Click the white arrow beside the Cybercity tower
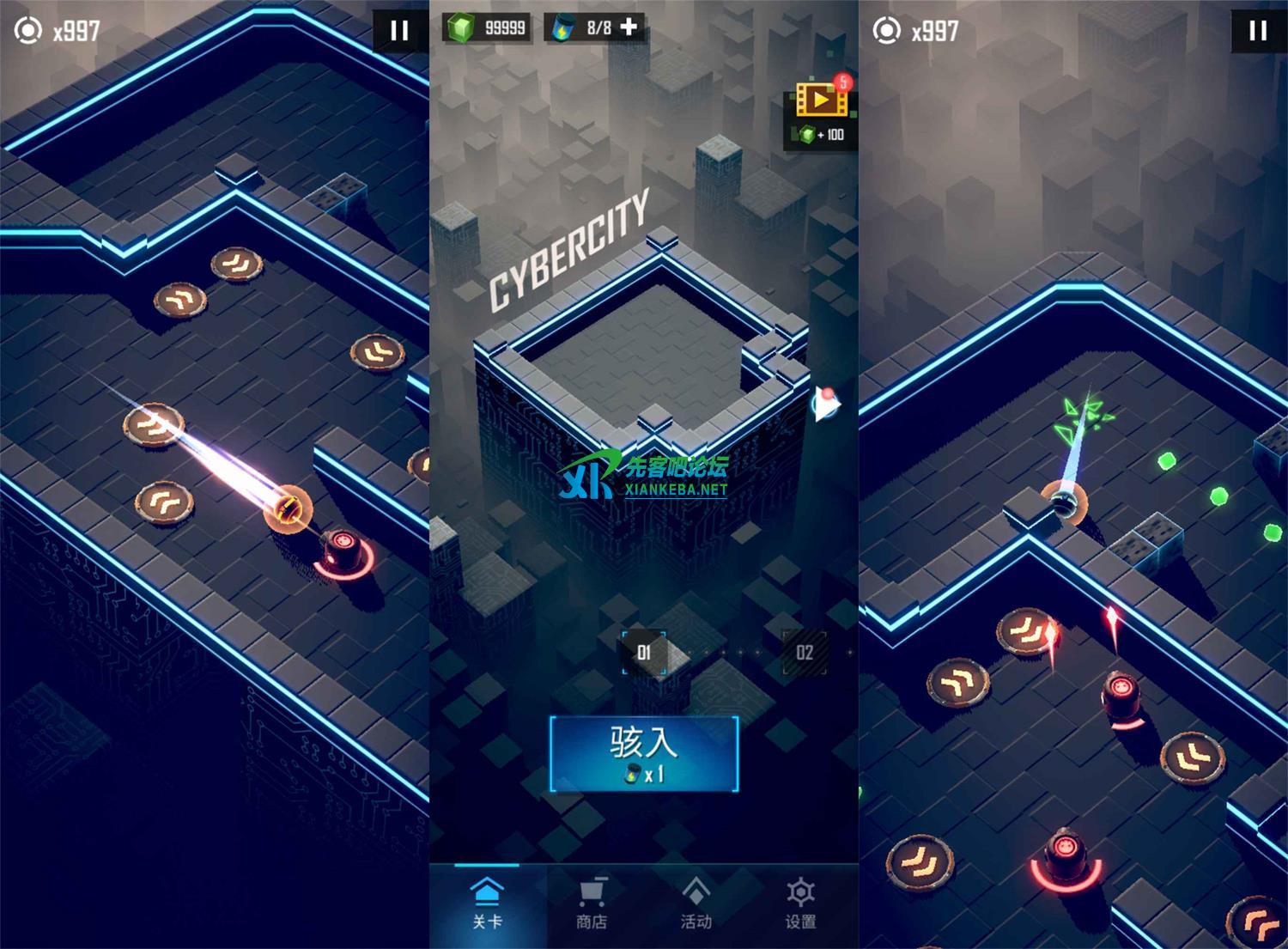 pos(826,404)
